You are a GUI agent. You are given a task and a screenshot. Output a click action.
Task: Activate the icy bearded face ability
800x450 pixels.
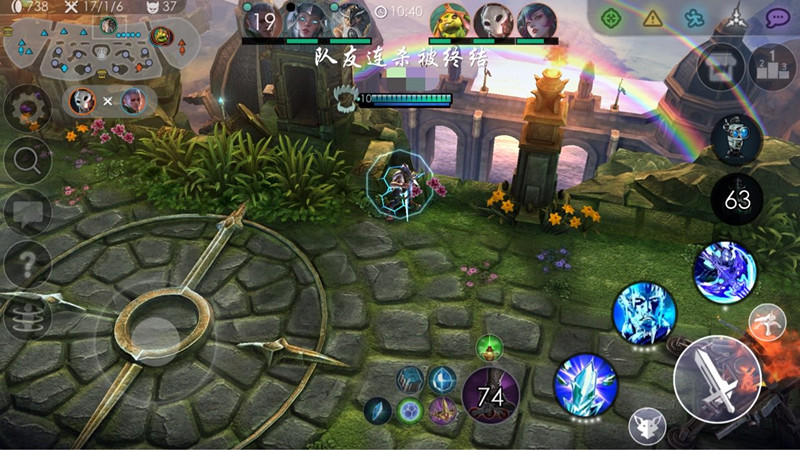click(644, 312)
